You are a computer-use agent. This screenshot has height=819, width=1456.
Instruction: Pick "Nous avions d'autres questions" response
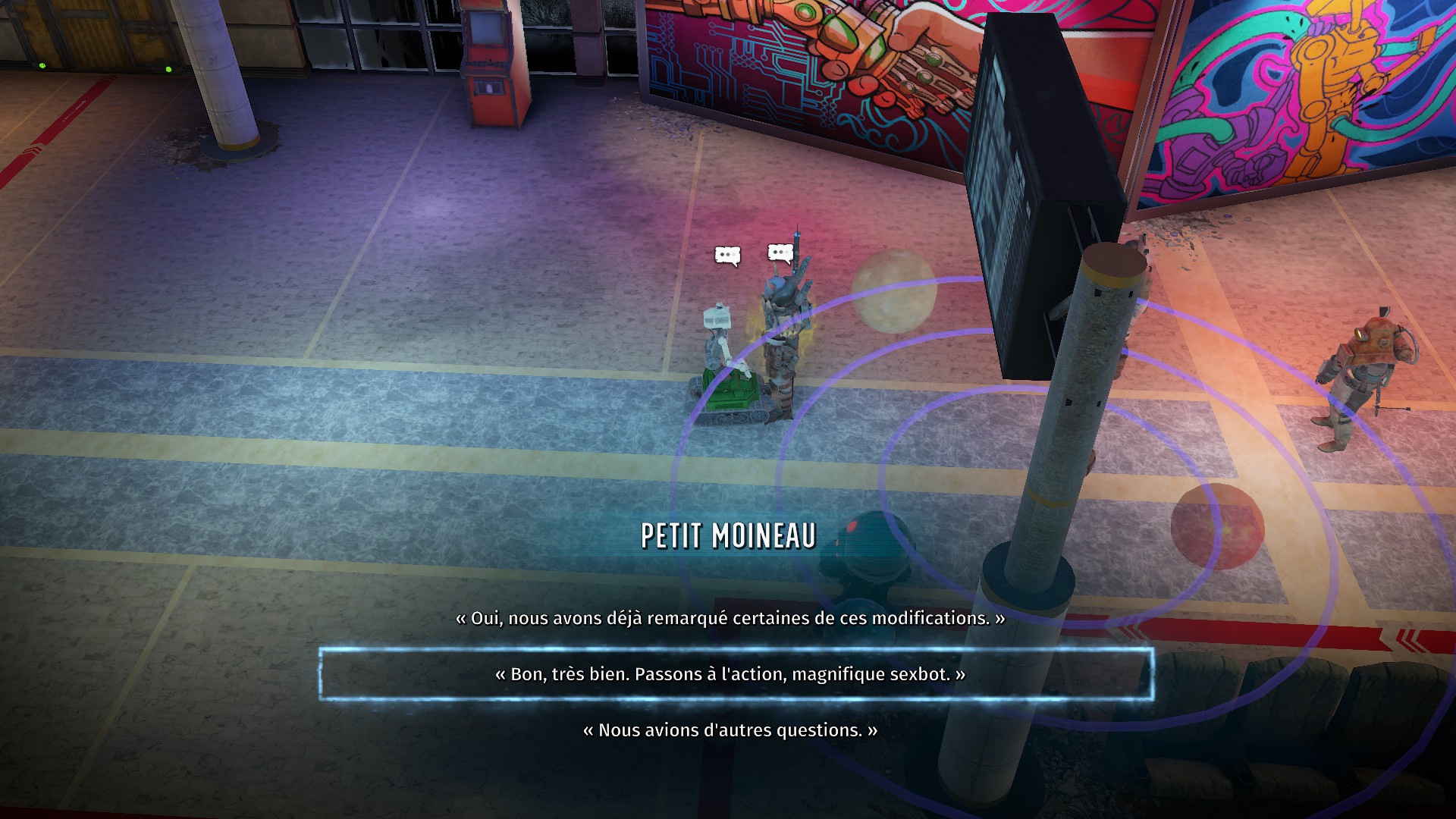click(x=730, y=730)
